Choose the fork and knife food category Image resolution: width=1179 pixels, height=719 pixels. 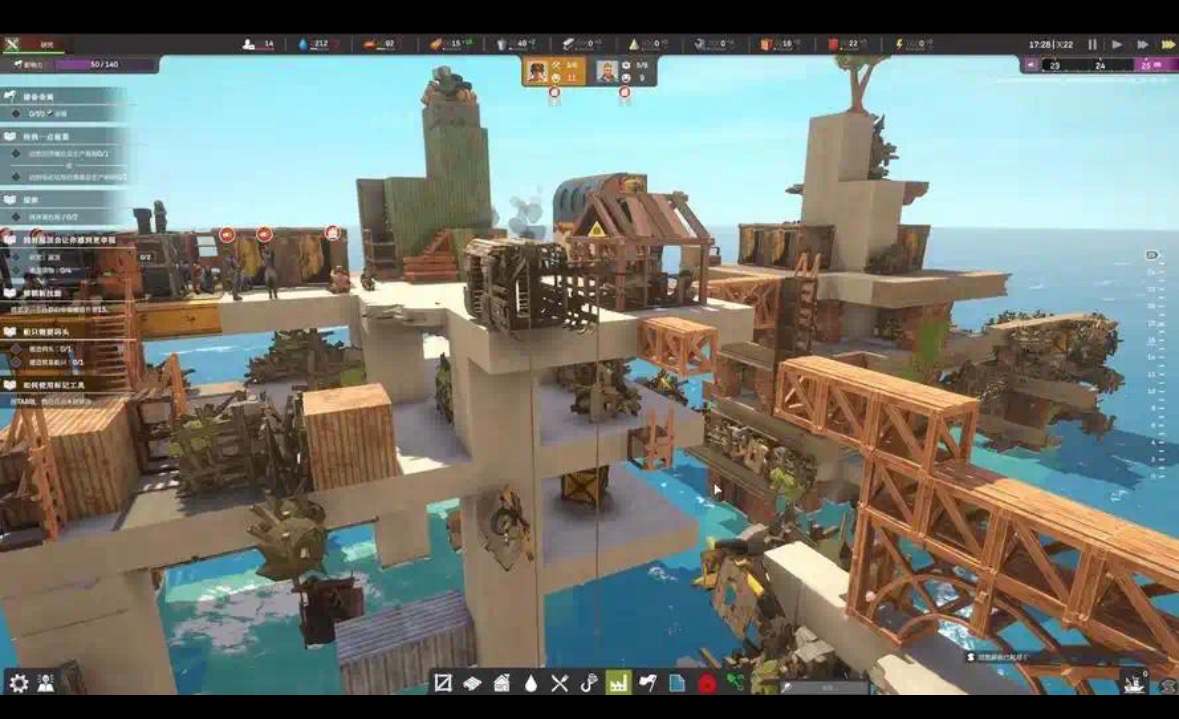point(560,683)
